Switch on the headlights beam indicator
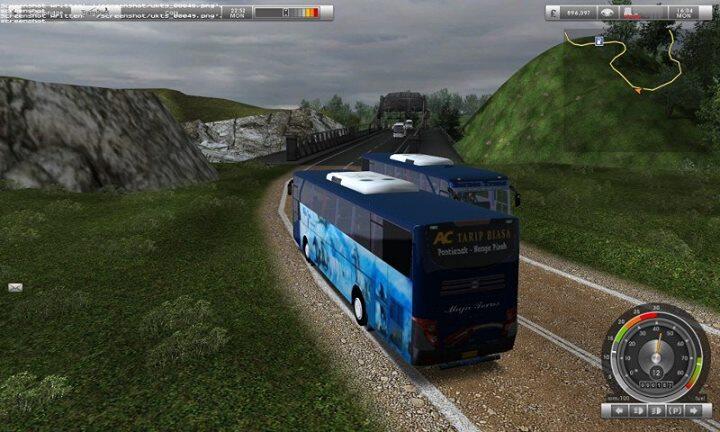 (657, 411)
